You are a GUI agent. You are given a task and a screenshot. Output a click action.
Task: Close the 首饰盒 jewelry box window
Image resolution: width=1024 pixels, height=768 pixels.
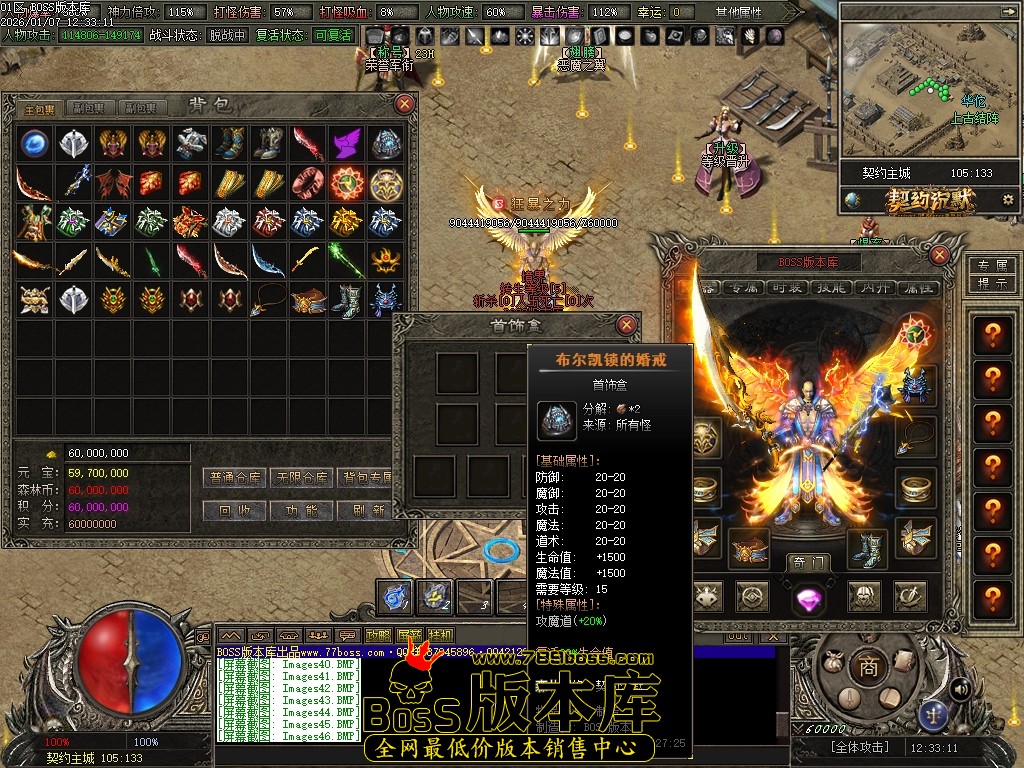(626, 325)
